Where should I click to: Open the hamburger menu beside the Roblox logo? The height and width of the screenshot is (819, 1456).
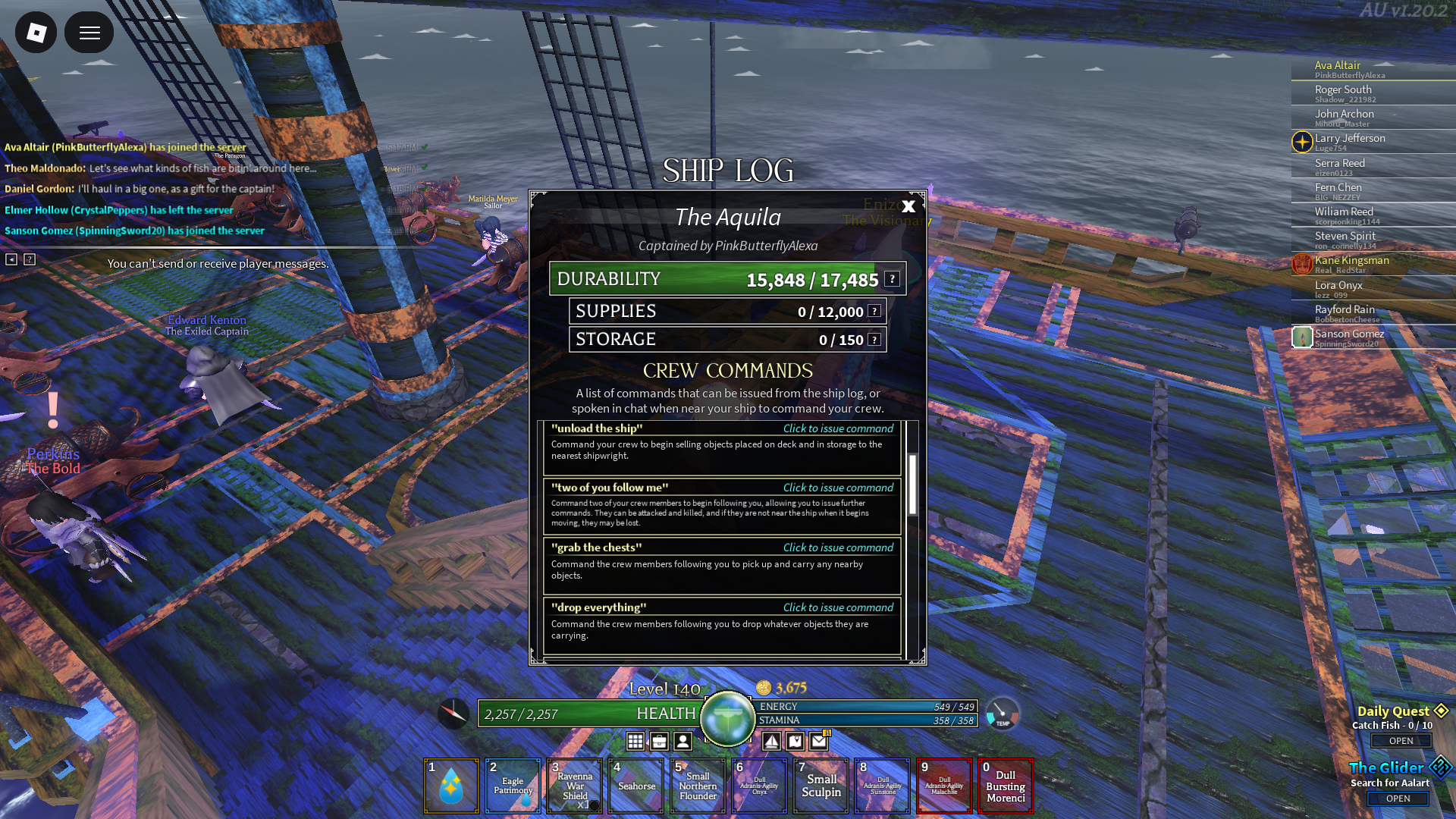pyautogui.click(x=89, y=33)
